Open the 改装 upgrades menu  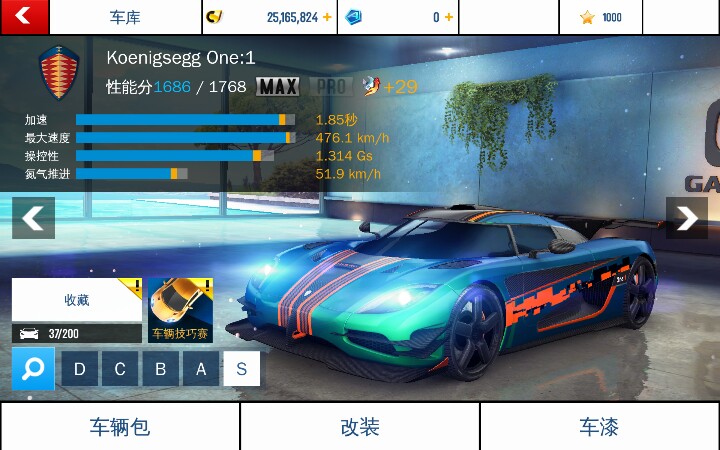pyautogui.click(x=360, y=427)
